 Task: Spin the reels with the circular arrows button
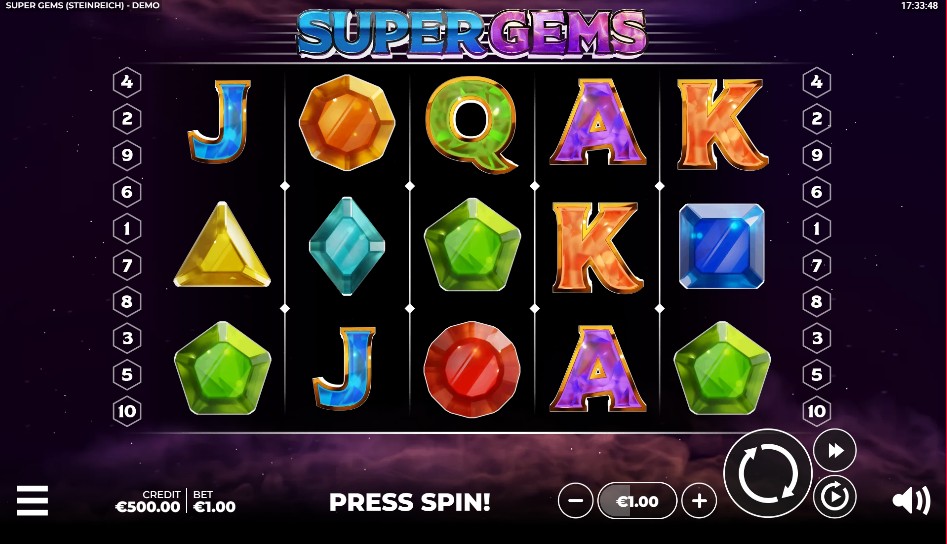[x=767, y=473]
